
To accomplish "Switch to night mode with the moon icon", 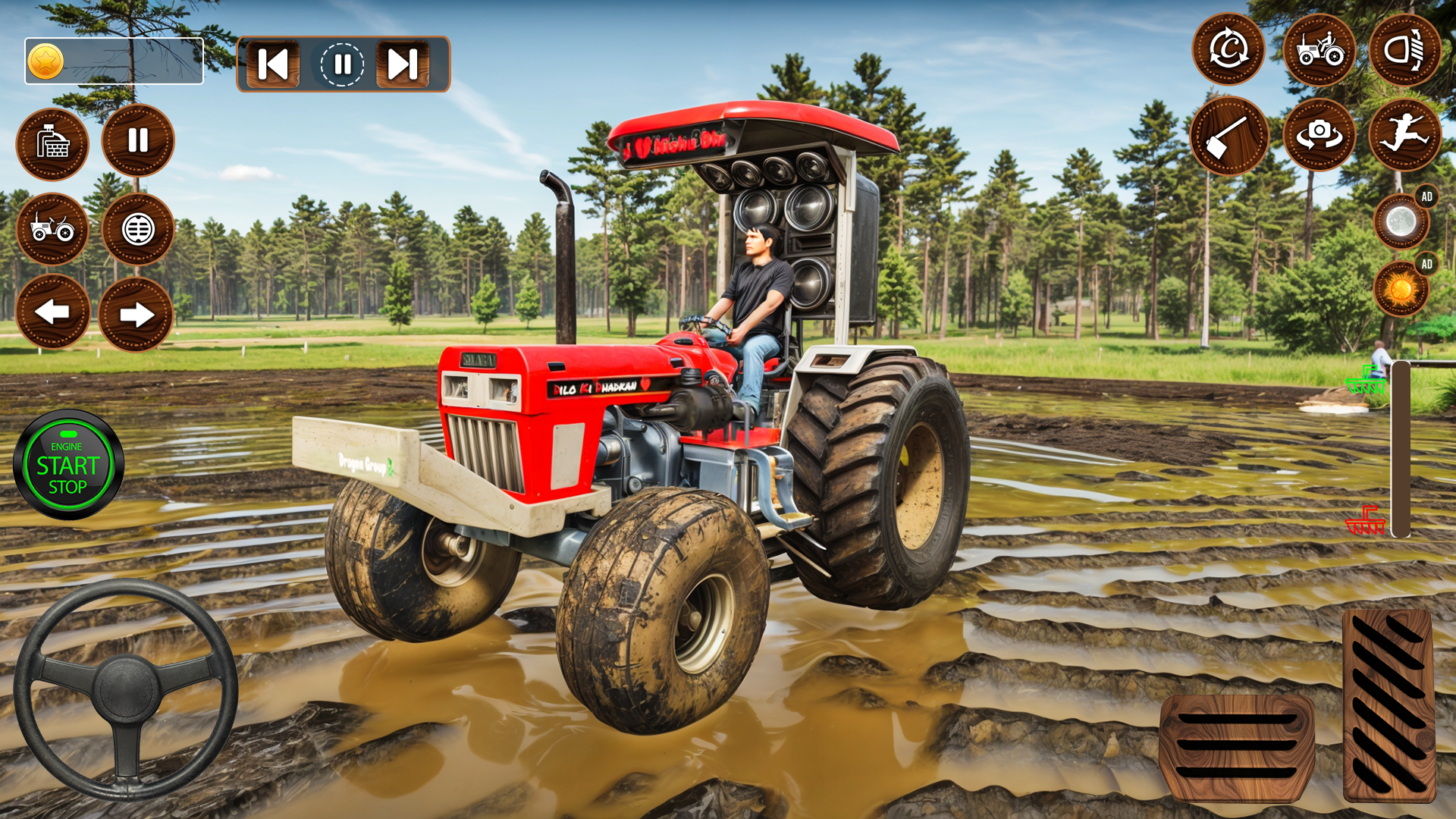I will coord(1401,220).
